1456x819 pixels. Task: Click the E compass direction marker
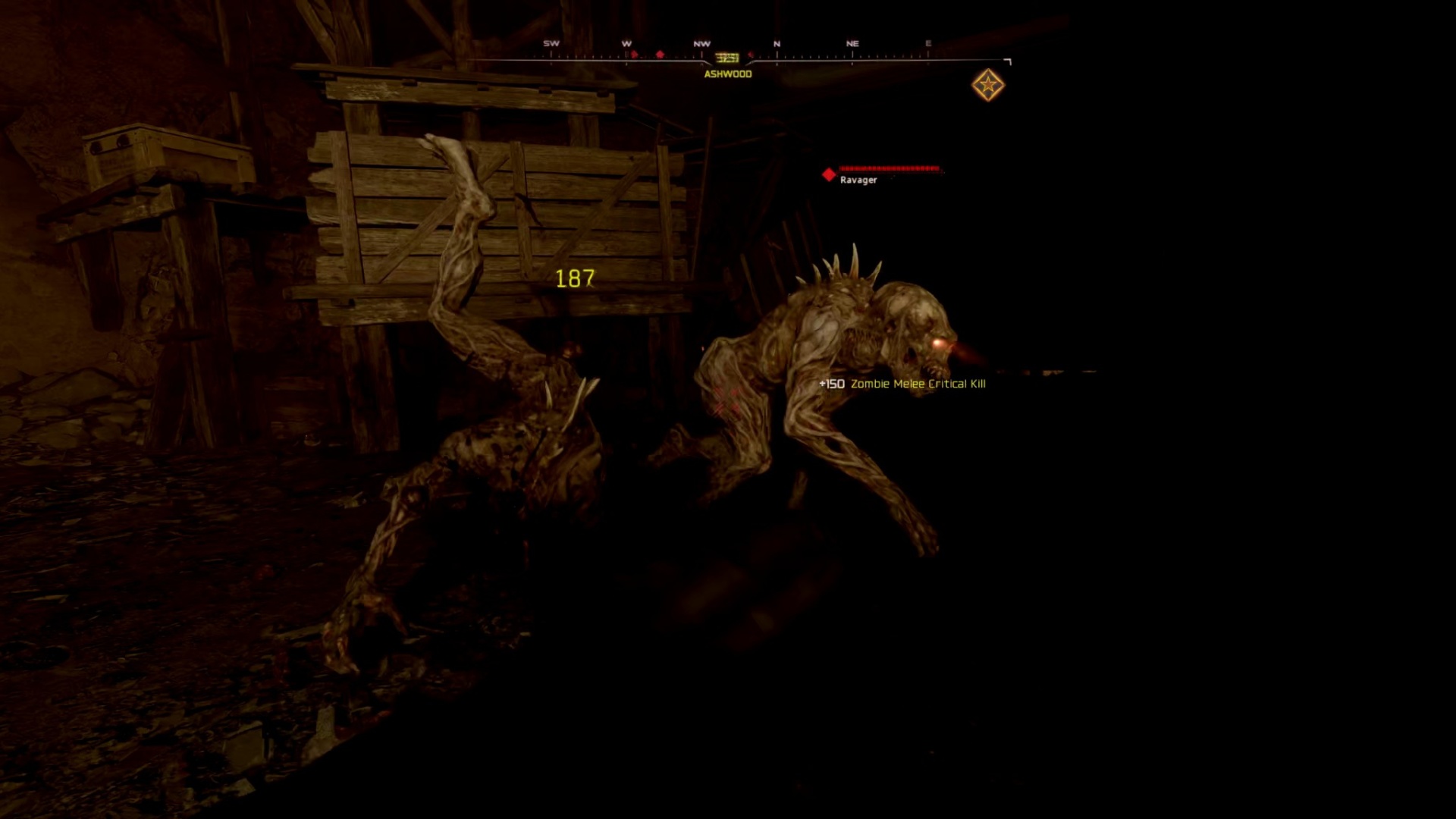[928, 43]
